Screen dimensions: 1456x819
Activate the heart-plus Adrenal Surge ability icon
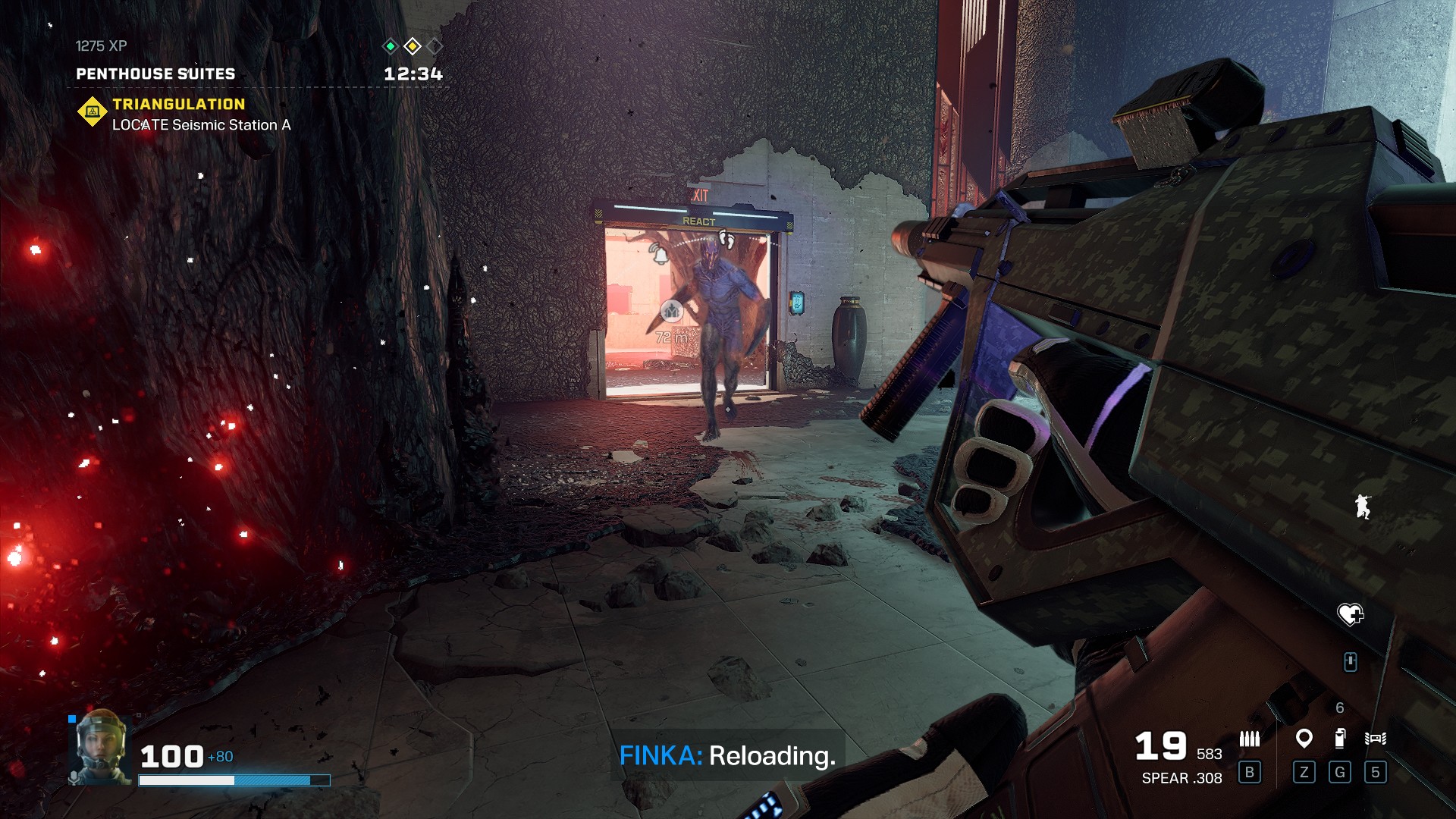(x=1350, y=613)
